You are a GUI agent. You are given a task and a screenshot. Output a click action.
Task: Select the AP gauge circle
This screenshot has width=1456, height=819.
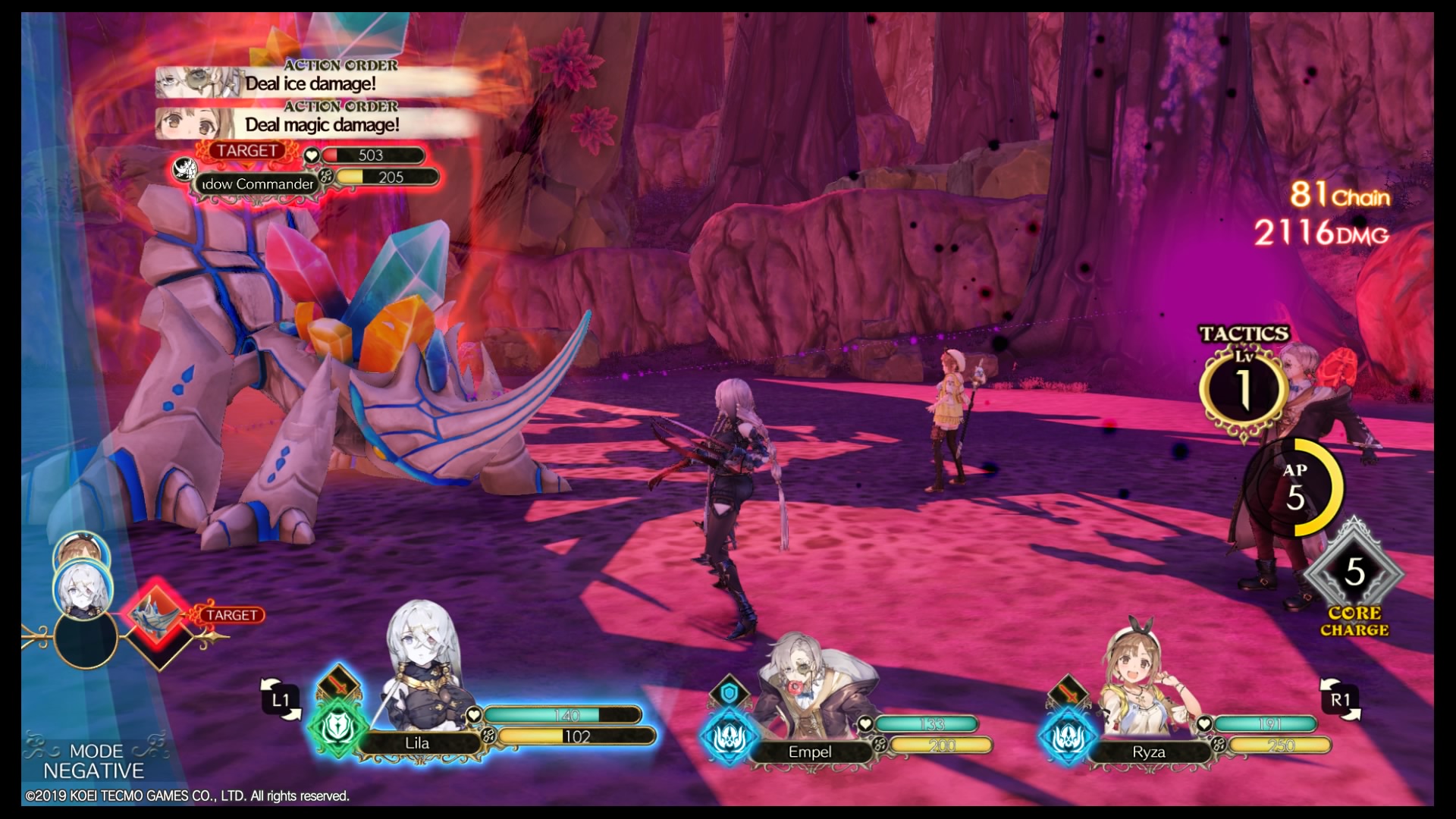click(x=1295, y=488)
